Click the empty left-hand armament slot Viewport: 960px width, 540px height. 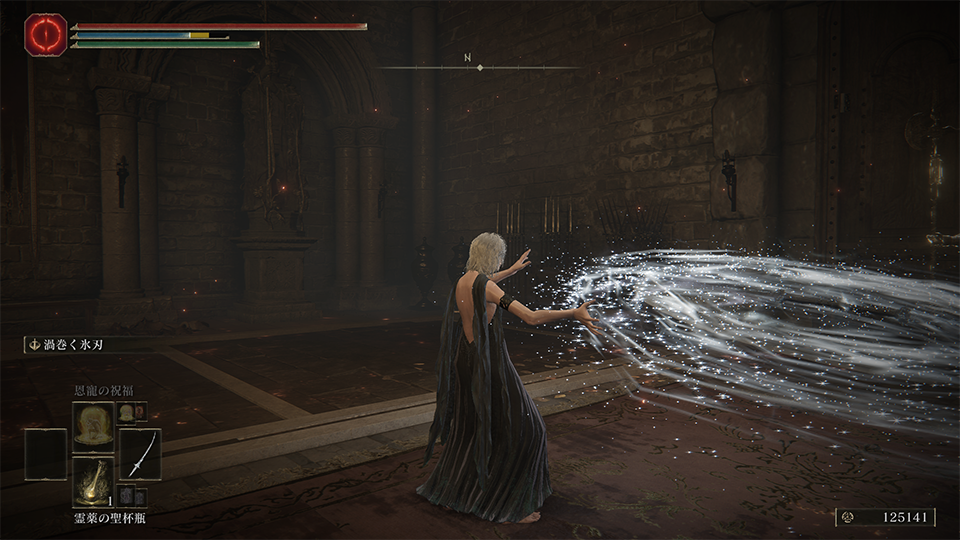[x=45, y=453]
